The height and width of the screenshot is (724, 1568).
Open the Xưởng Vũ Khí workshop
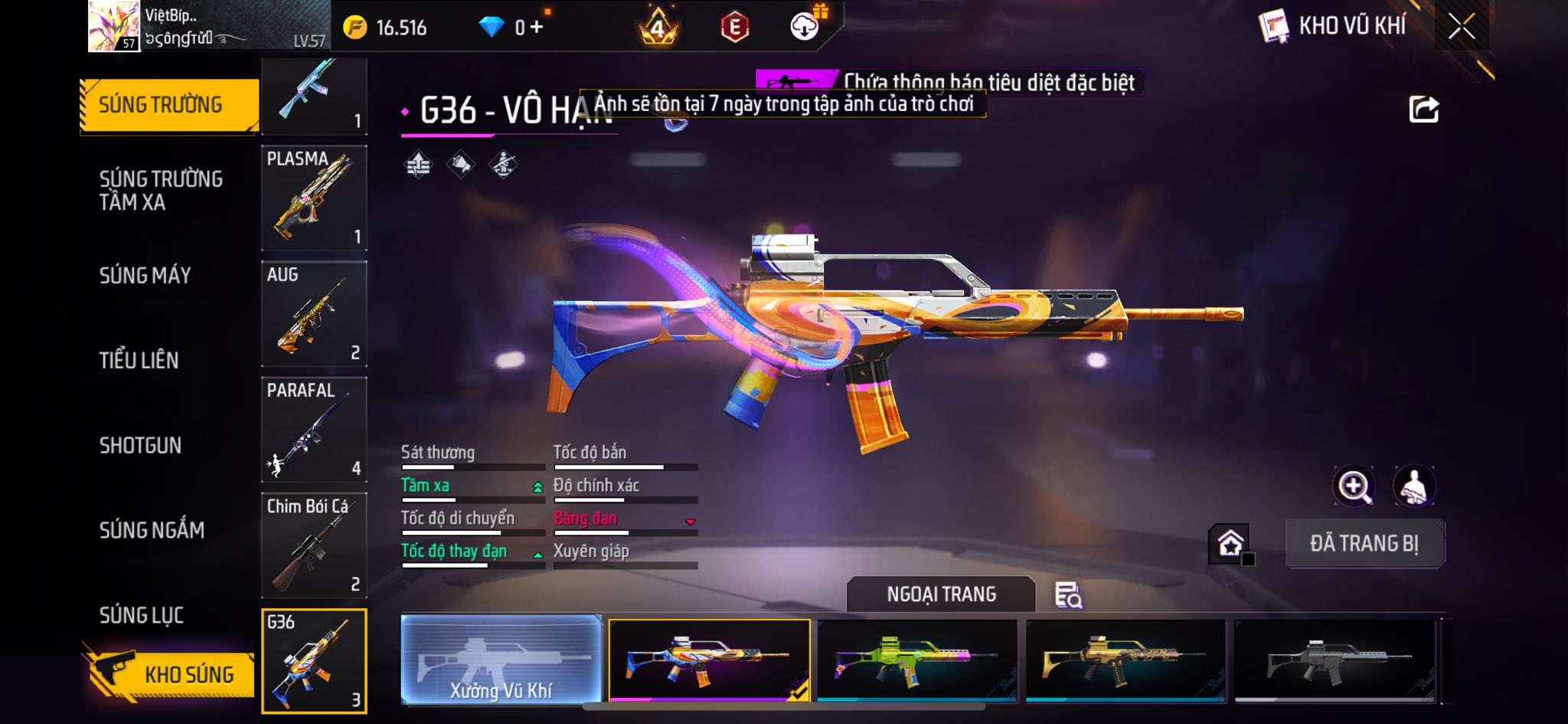pos(501,659)
